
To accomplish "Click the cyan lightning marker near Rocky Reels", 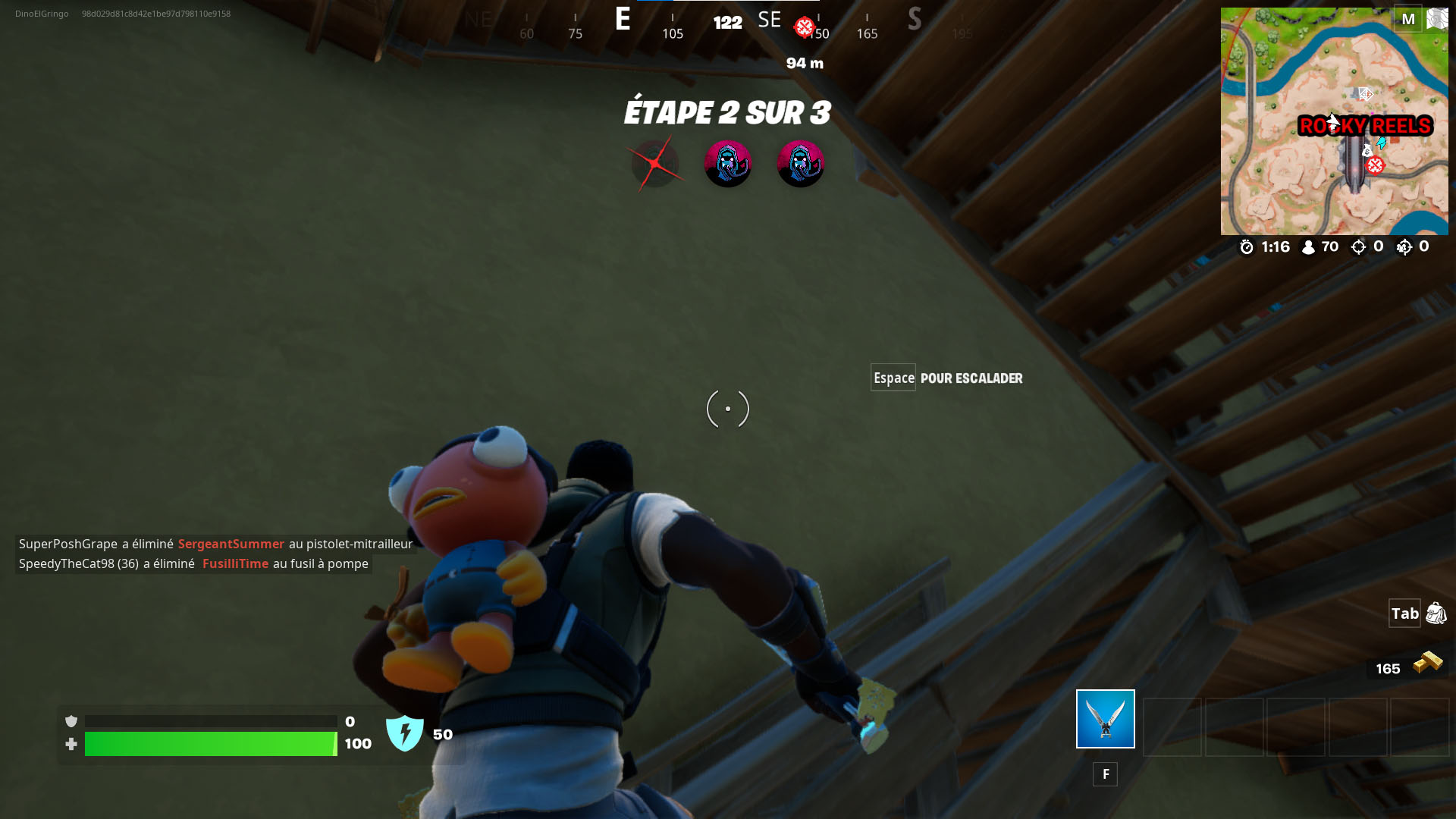I will (x=1381, y=143).
